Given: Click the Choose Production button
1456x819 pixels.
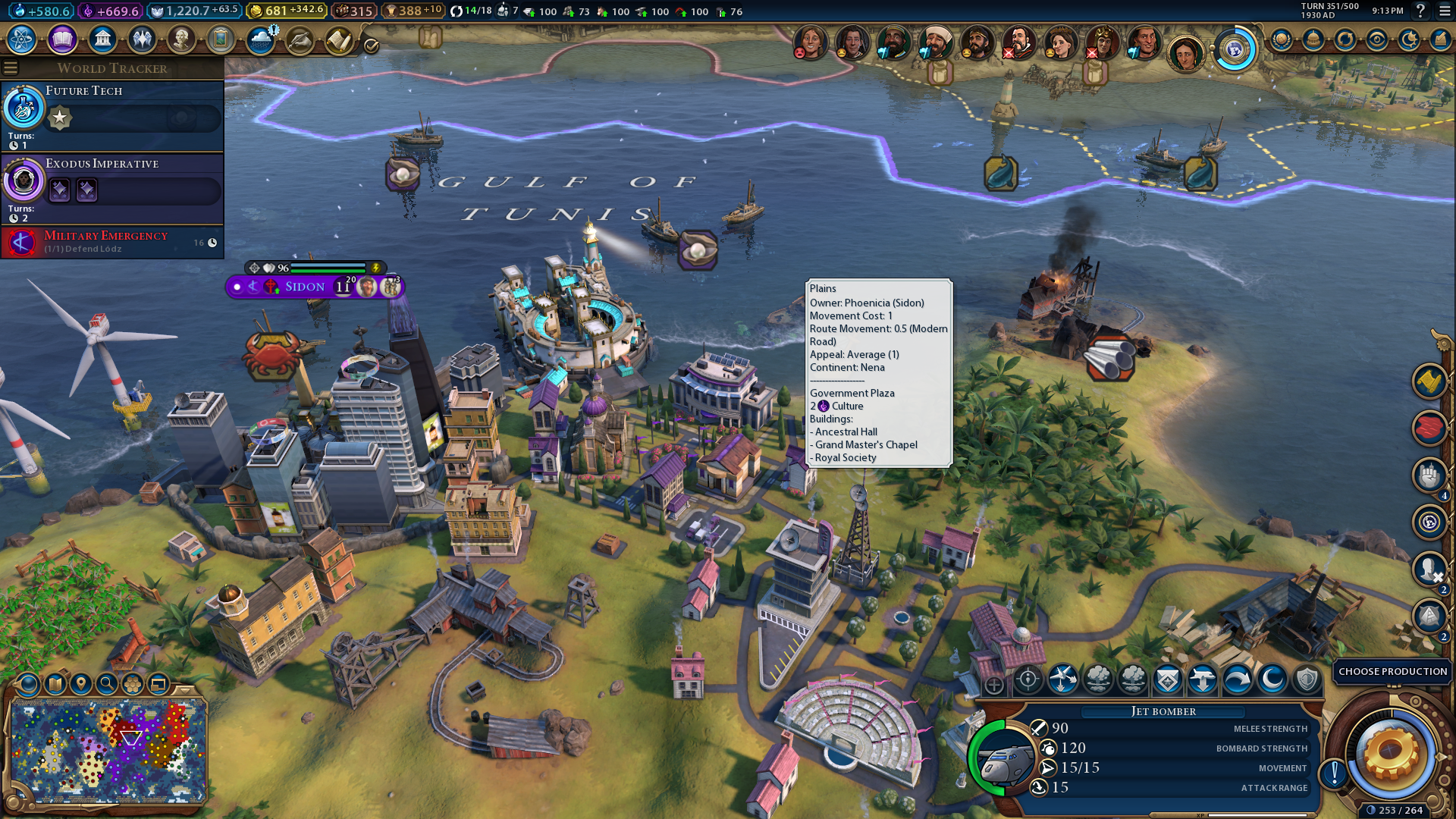Looking at the screenshot, I should pyautogui.click(x=1392, y=672).
